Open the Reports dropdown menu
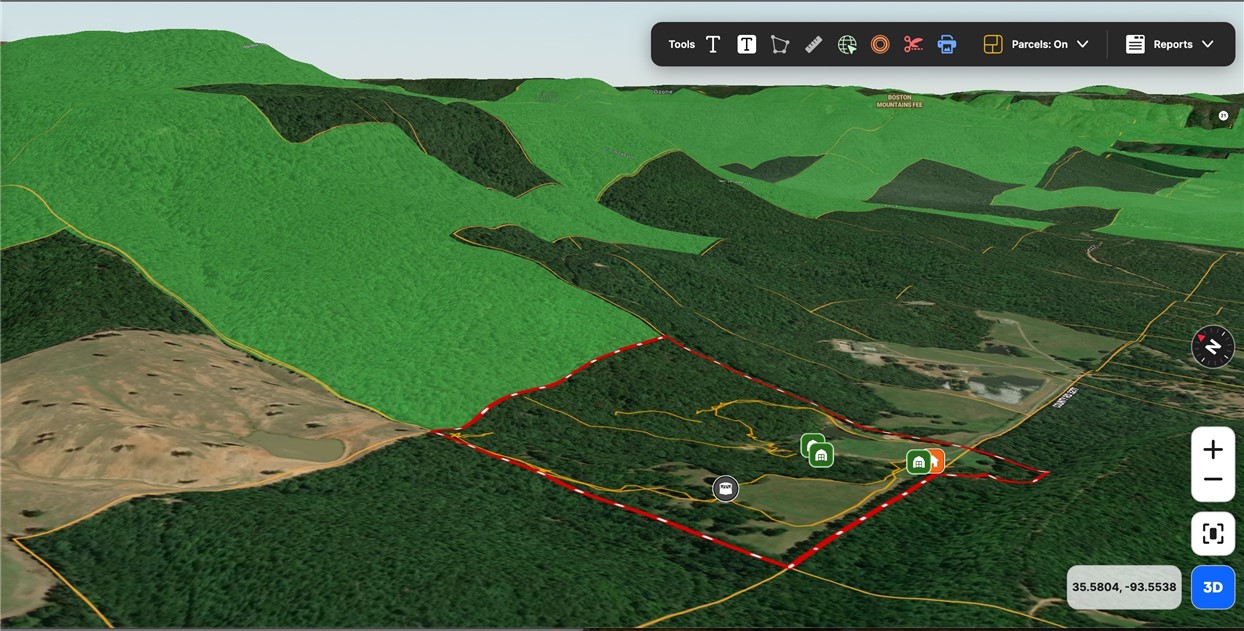Screen dimensions: 1244x631 click(x=1170, y=44)
